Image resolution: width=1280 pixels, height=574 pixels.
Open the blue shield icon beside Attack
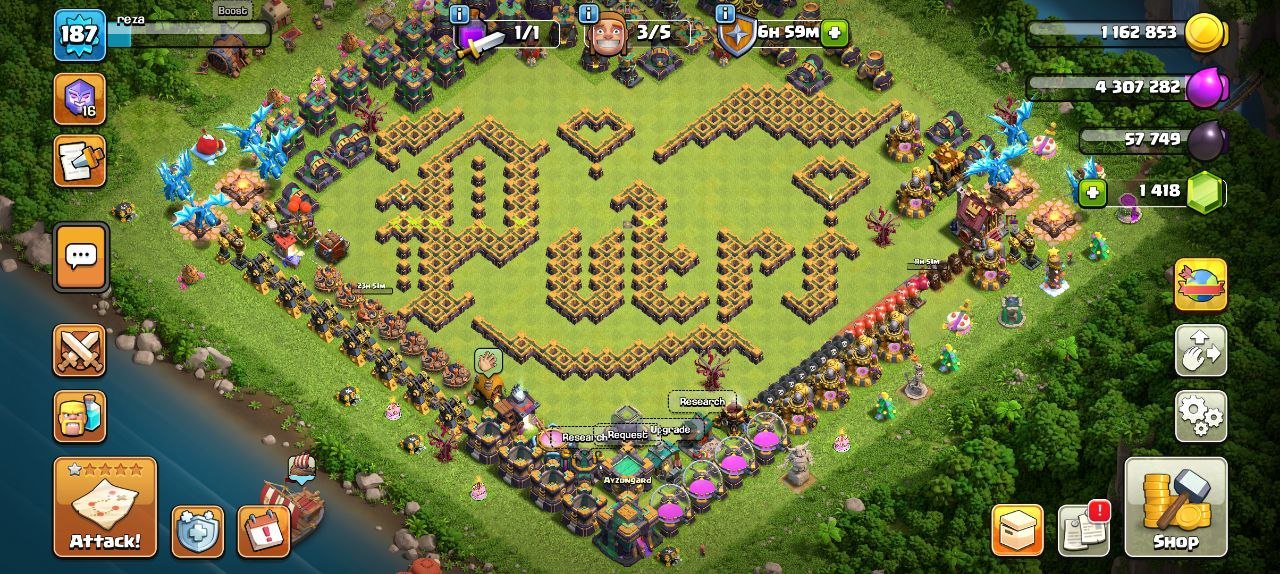(x=197, y=531)
